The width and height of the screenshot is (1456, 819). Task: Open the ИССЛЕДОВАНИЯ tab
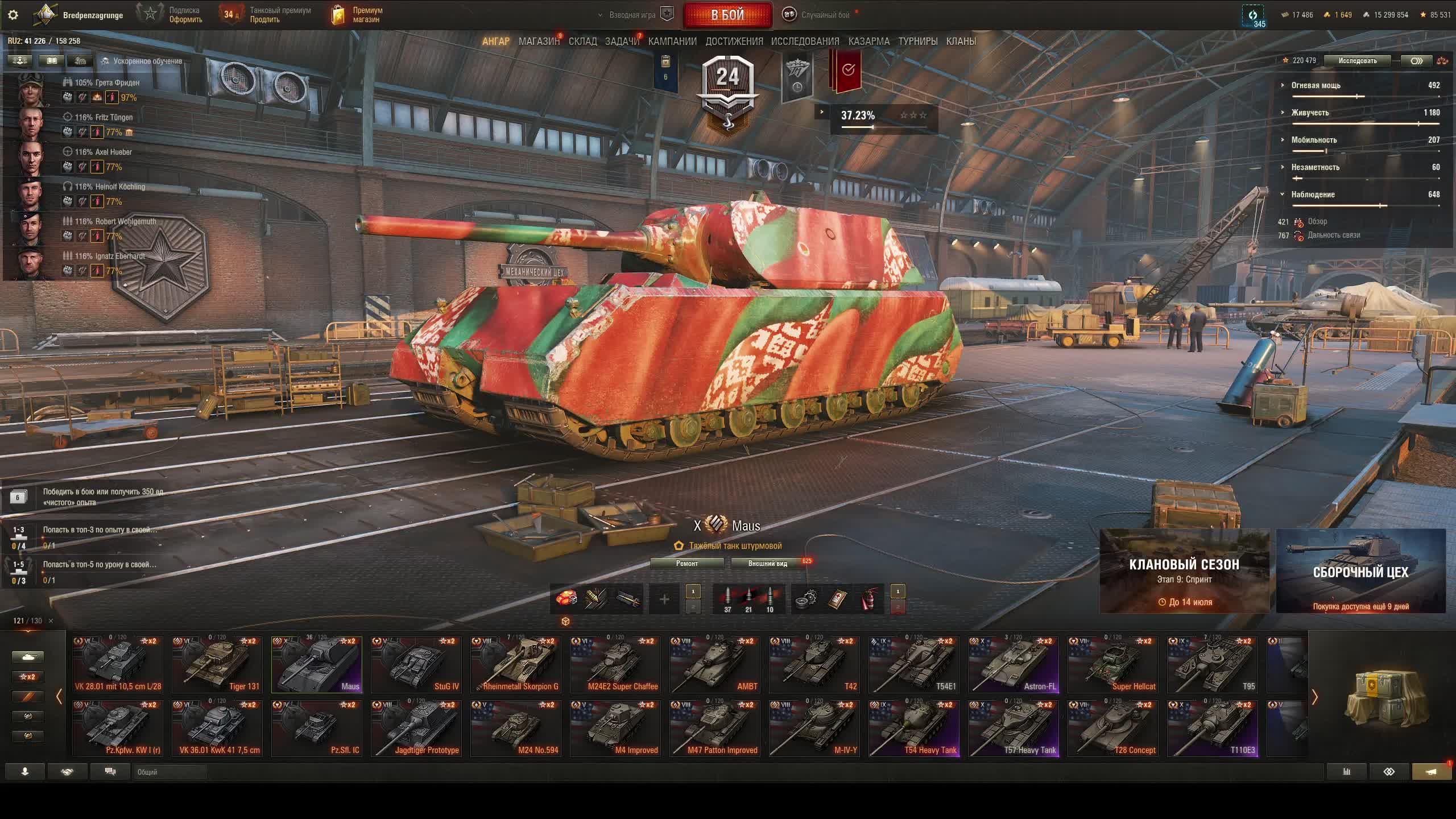(805, 42)
